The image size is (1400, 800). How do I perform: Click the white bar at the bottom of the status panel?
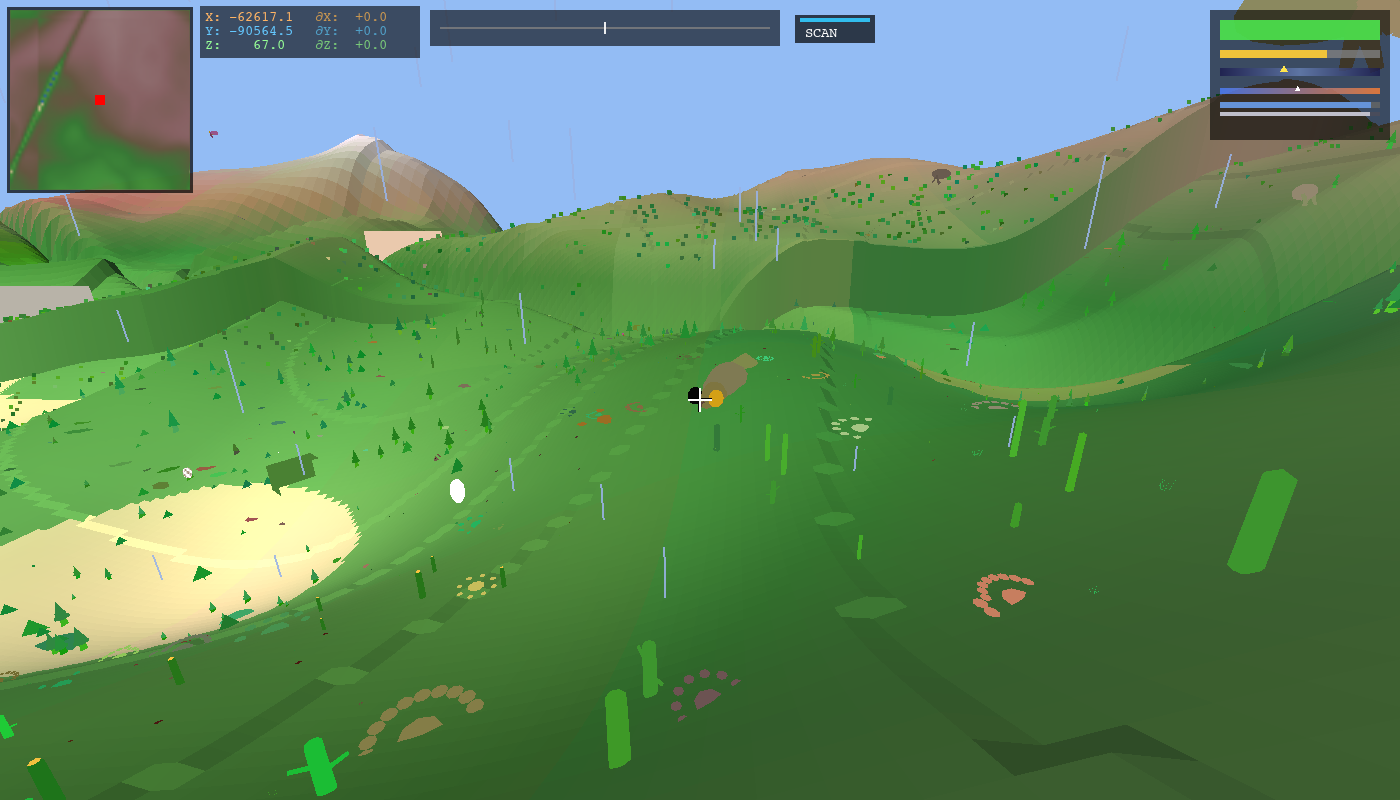[1297, 115]
